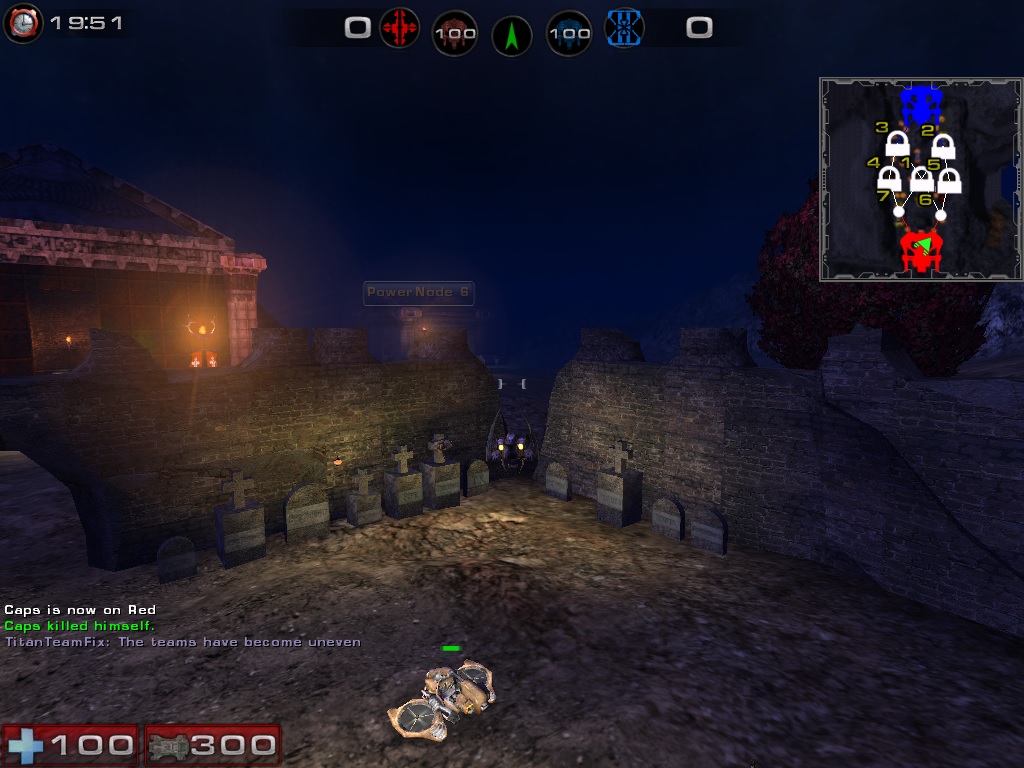This screenshot has width=1024, height=768.
Task: Pick locked node 4 on the minimap
Action: click(x=888, y=180)
